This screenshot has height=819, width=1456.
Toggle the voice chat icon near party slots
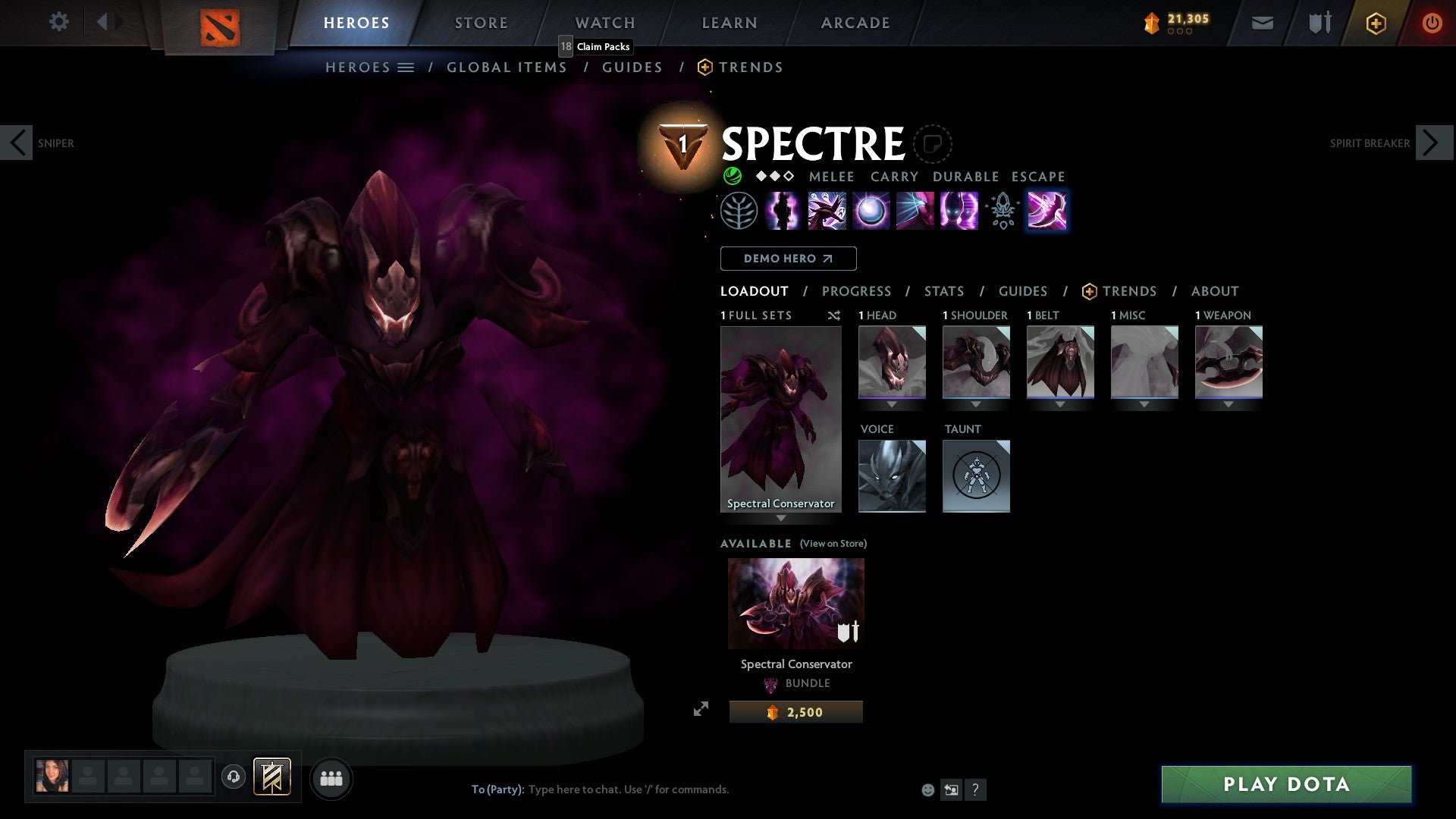pyautogui.click(x=234, y=777)
